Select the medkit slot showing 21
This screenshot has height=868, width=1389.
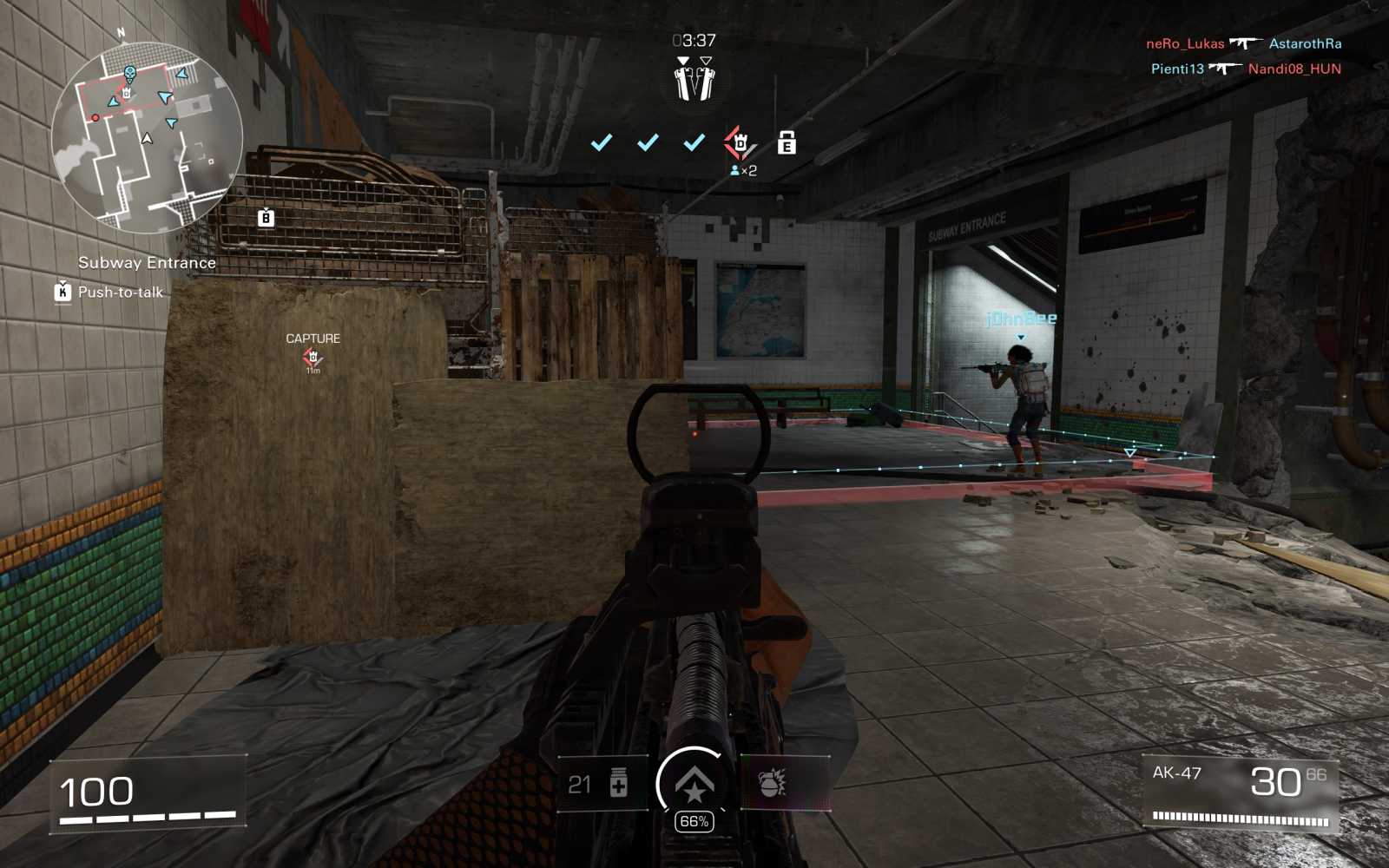click(x=601, y=784)
